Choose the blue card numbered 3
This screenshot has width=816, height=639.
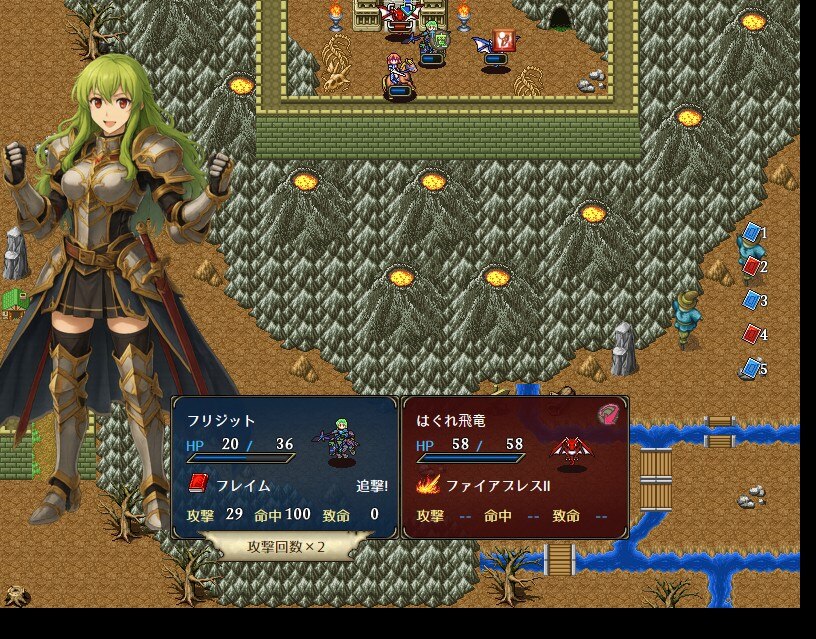coord(752,300)
